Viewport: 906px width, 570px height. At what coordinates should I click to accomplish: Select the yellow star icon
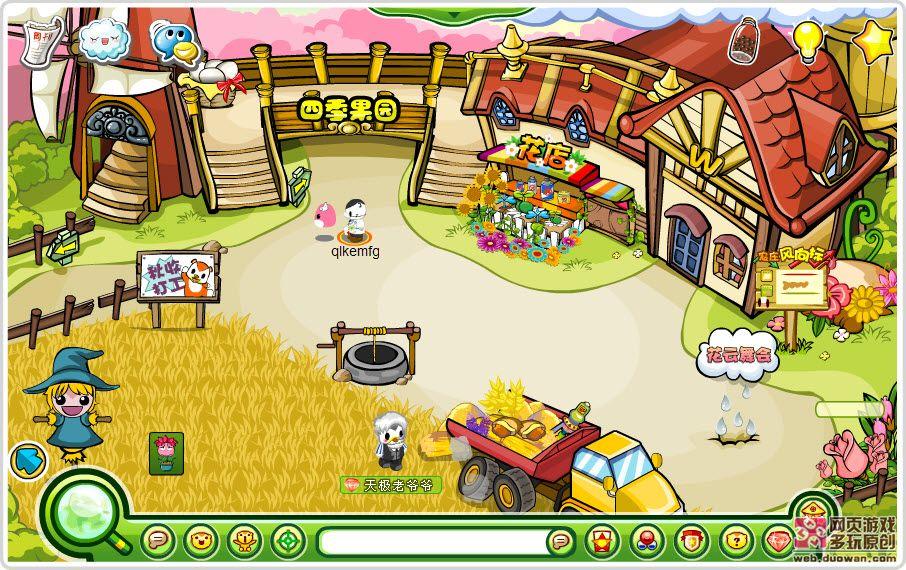(874, 41)
